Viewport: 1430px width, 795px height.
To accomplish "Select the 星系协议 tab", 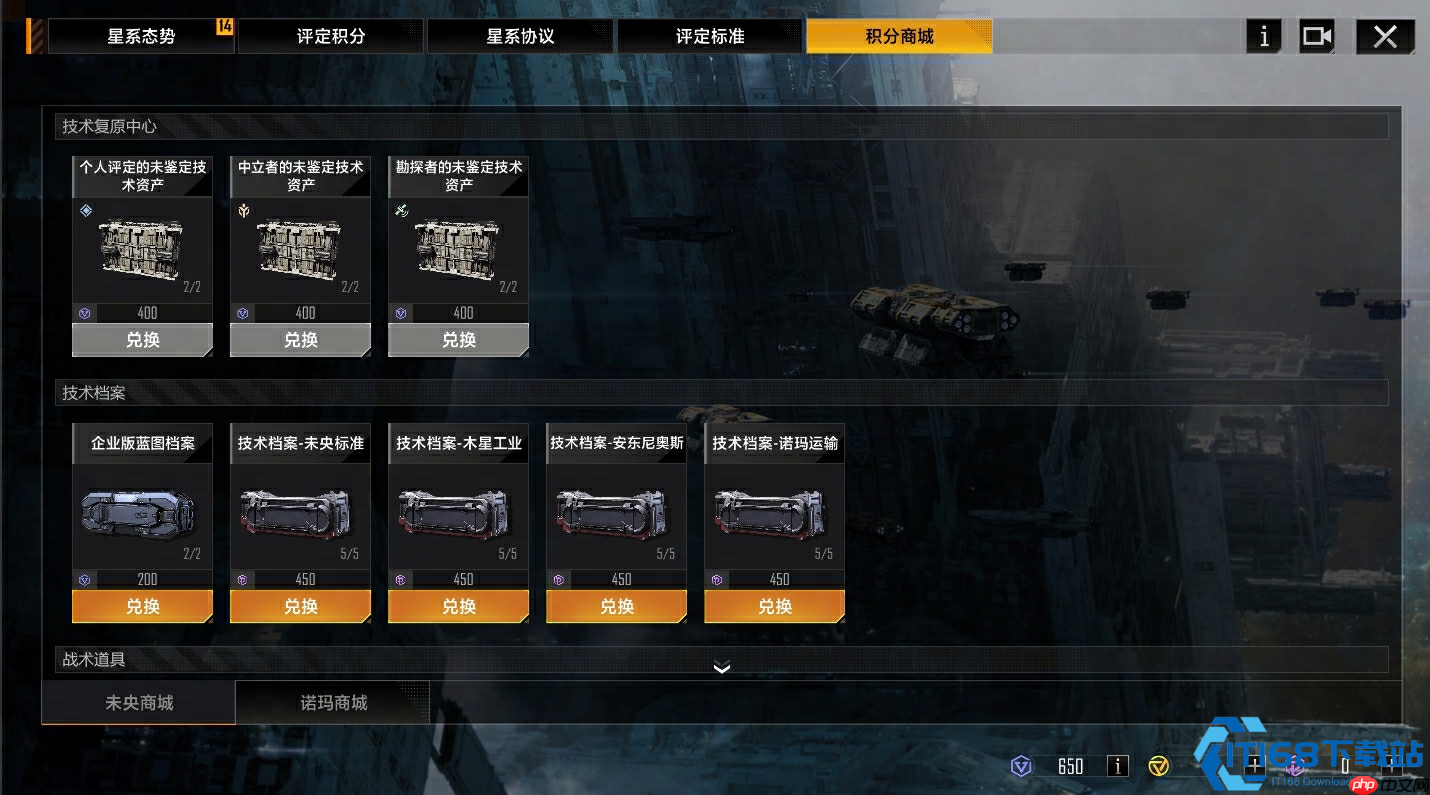I will coord(520,37).
